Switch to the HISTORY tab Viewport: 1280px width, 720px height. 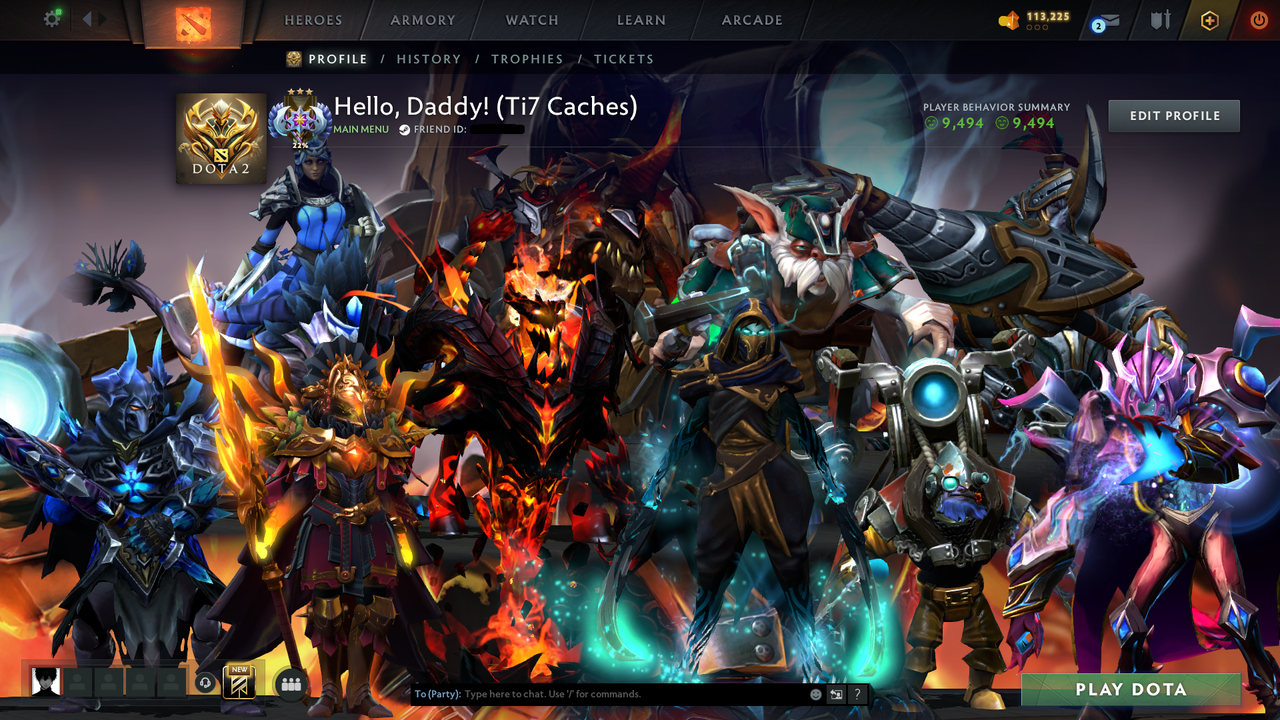point(429,59)
